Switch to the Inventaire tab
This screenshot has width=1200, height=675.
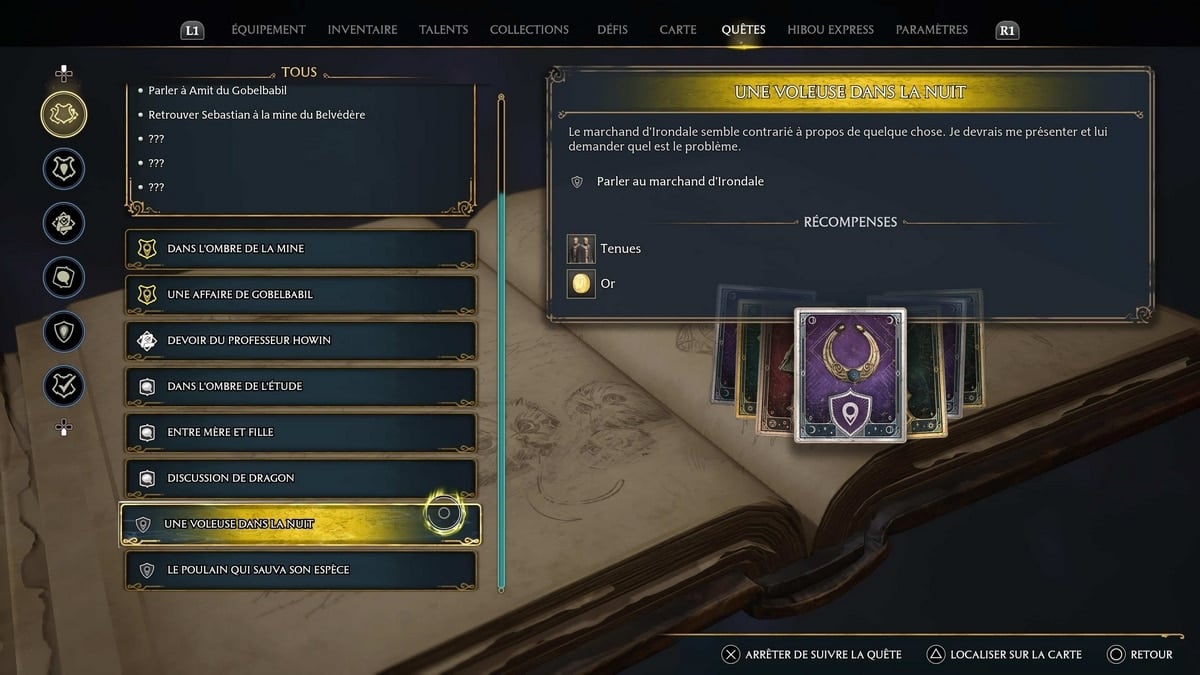point(362,30)
